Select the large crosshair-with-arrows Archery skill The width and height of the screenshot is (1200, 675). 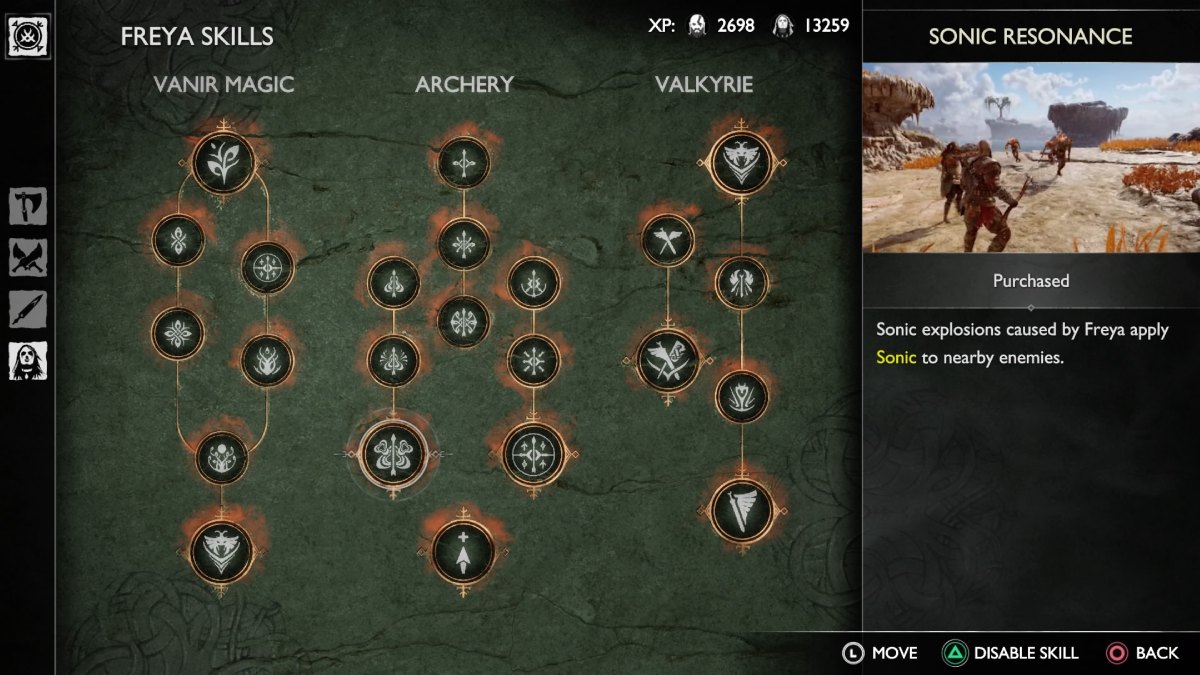pyautogui.click(x=534, y=453)
